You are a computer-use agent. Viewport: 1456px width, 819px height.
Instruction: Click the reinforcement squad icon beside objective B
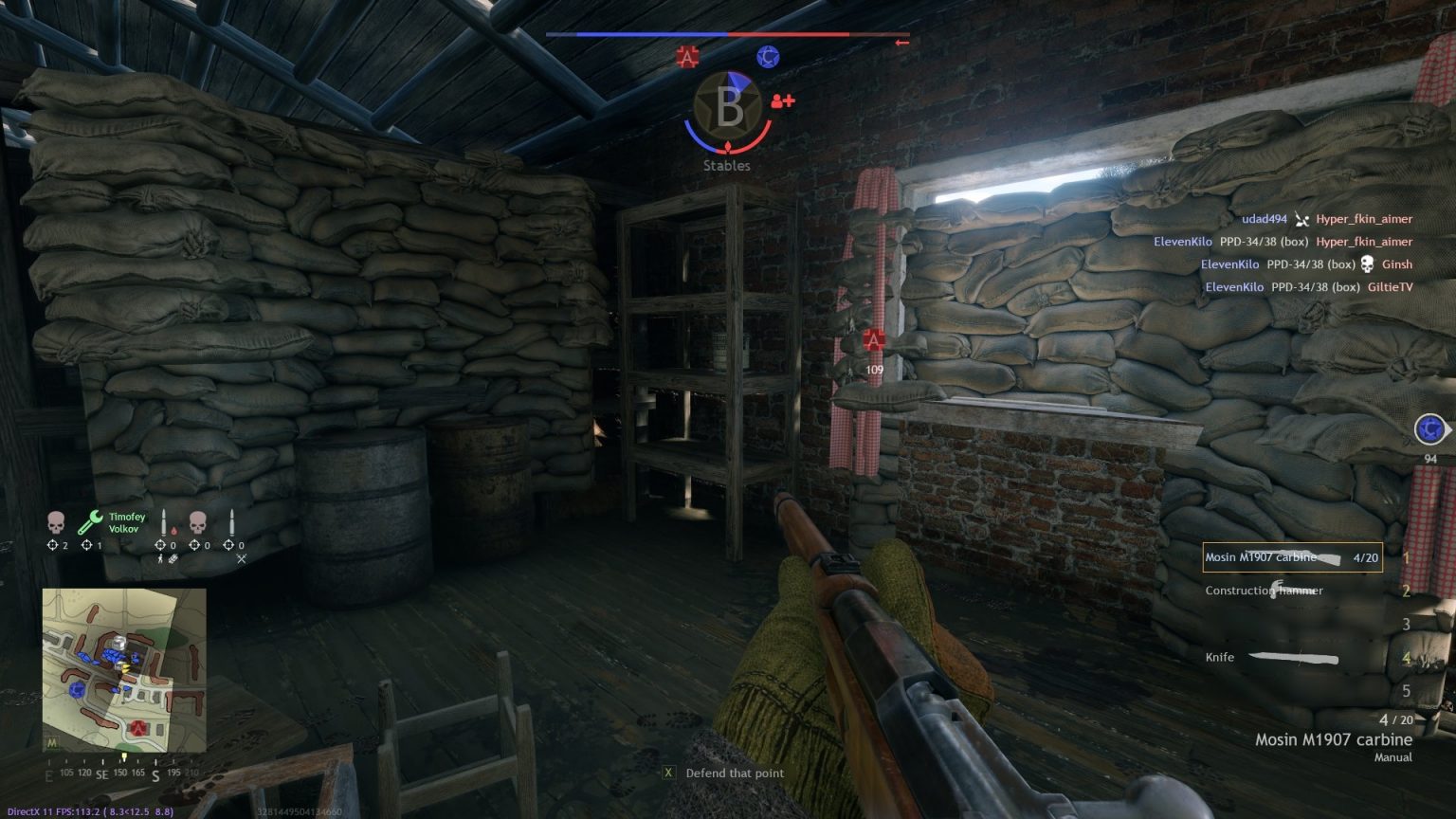pyautogui.click(x=781, y=101)
